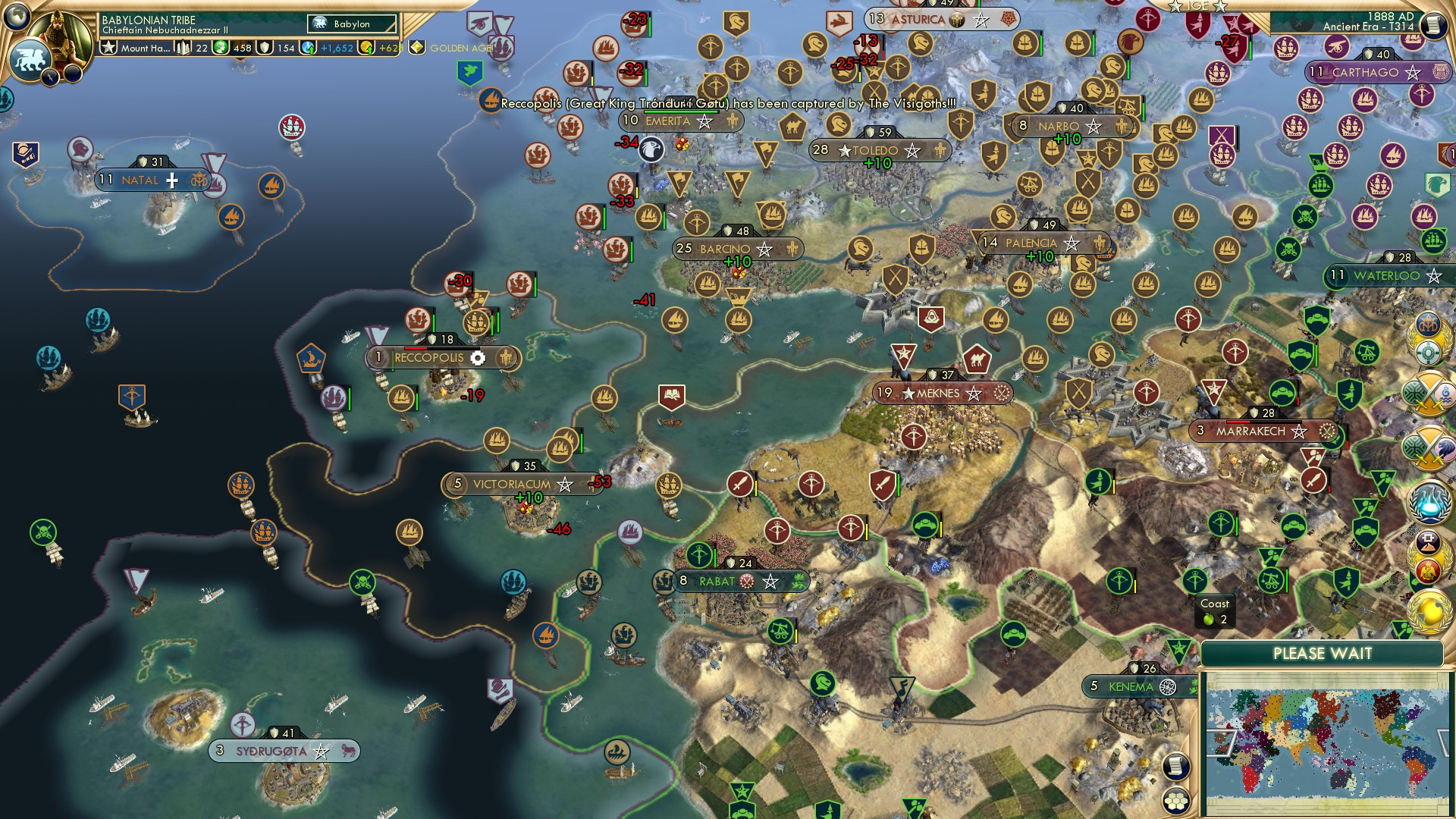Click the culture icon showing 458

pos(219,49)
